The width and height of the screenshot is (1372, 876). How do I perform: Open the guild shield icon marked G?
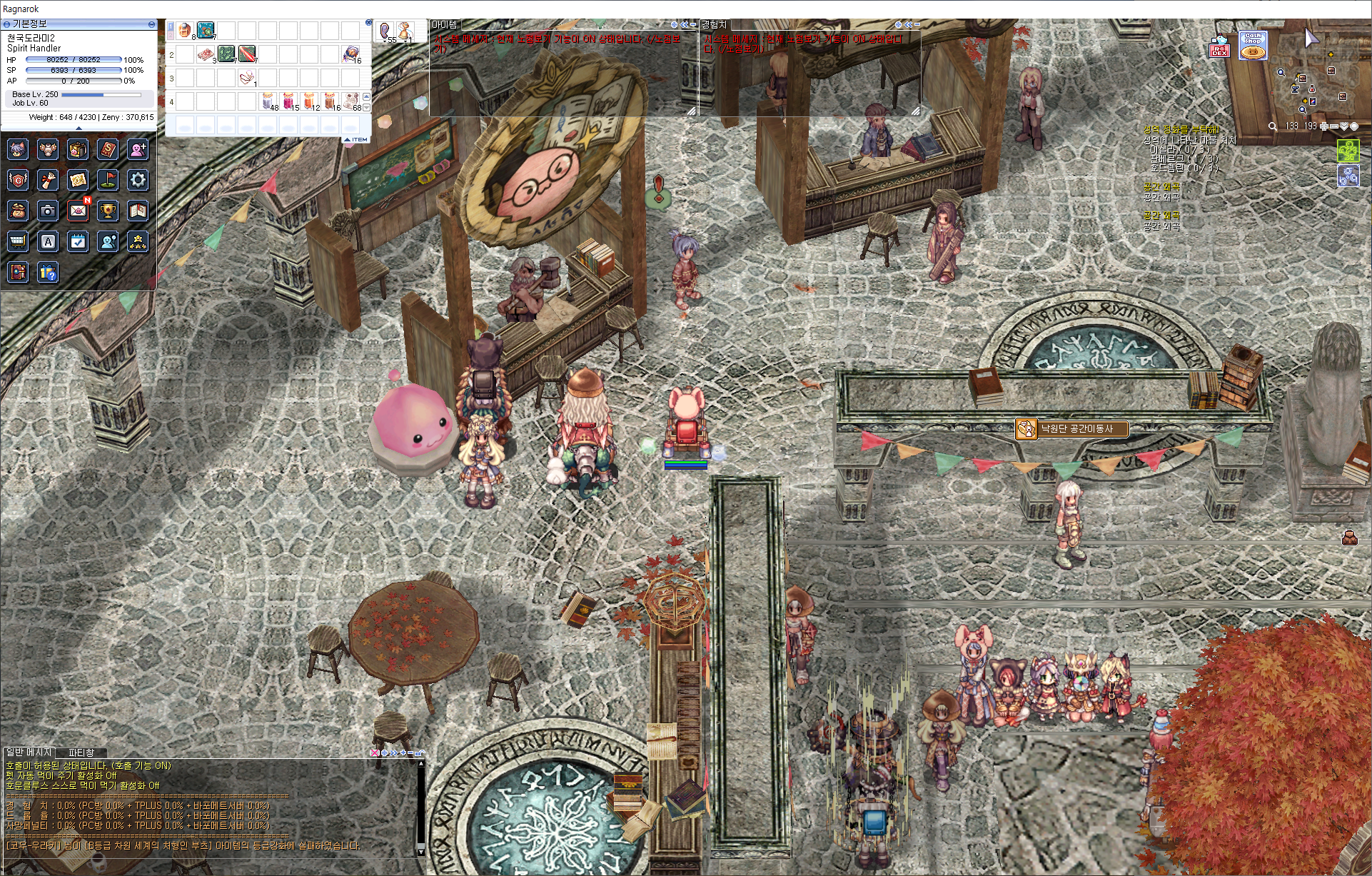pyautogui.click(x=18, y=180)
